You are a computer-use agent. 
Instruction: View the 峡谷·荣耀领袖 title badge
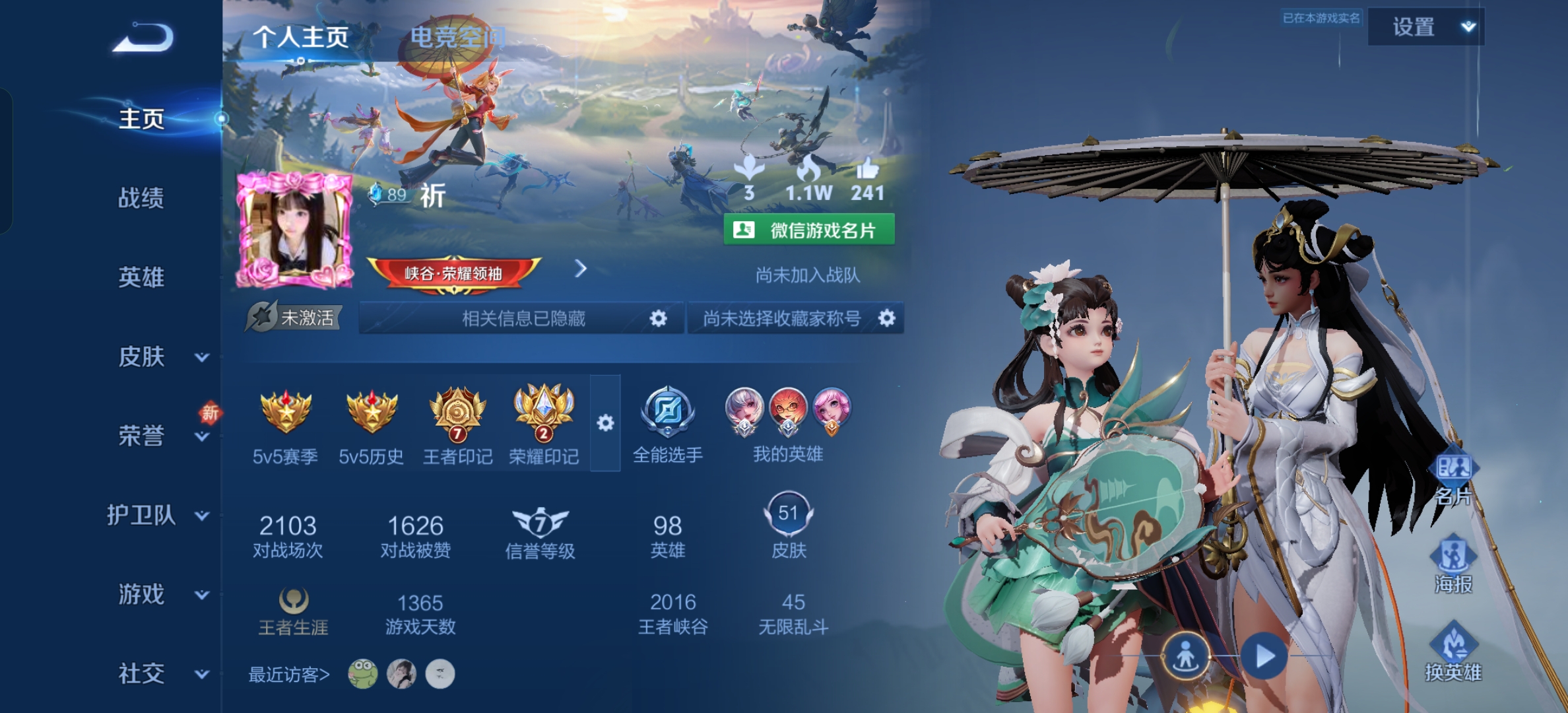pos(454,273)
